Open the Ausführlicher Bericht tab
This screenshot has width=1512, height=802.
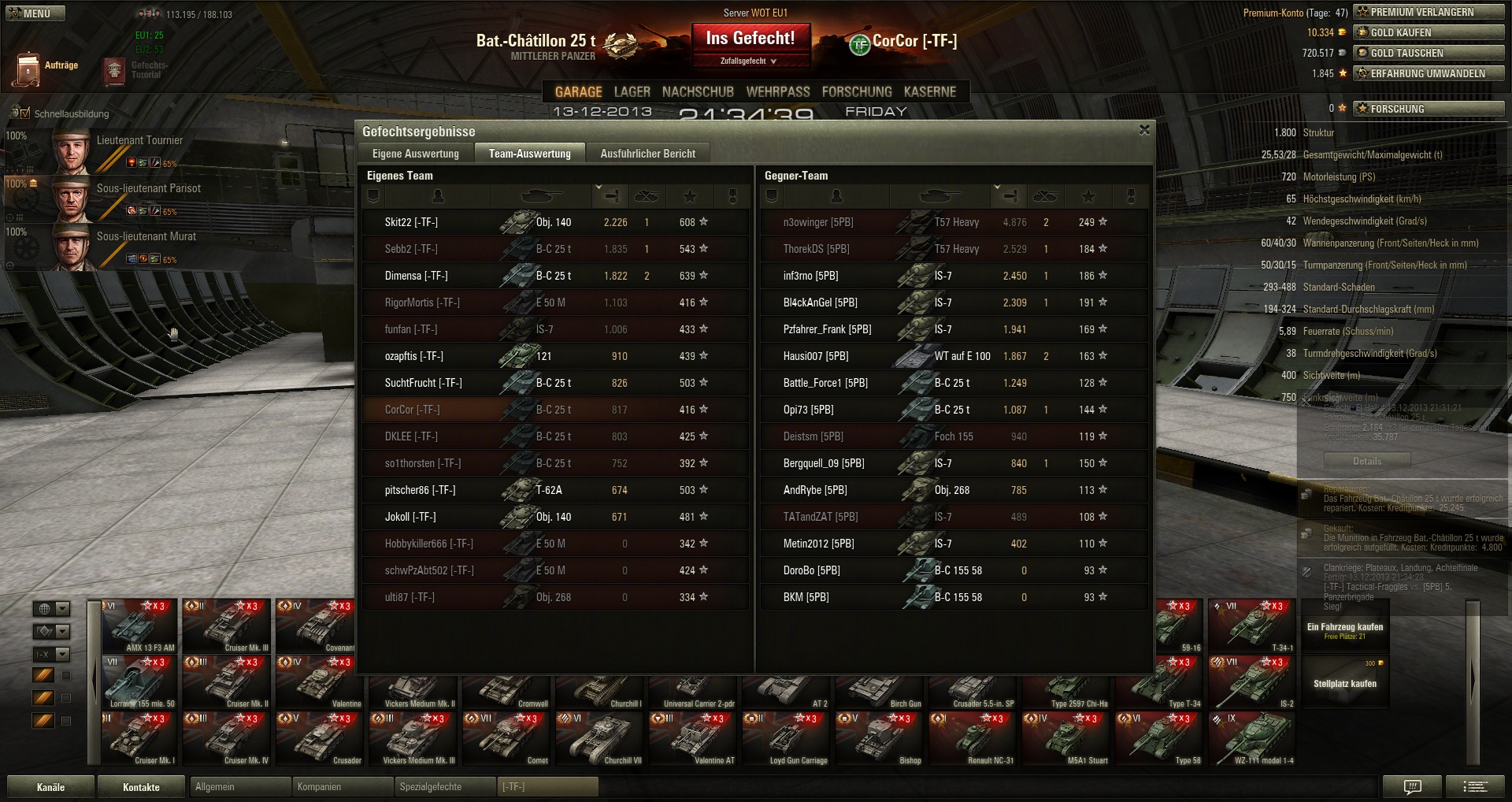coord(647,154)
